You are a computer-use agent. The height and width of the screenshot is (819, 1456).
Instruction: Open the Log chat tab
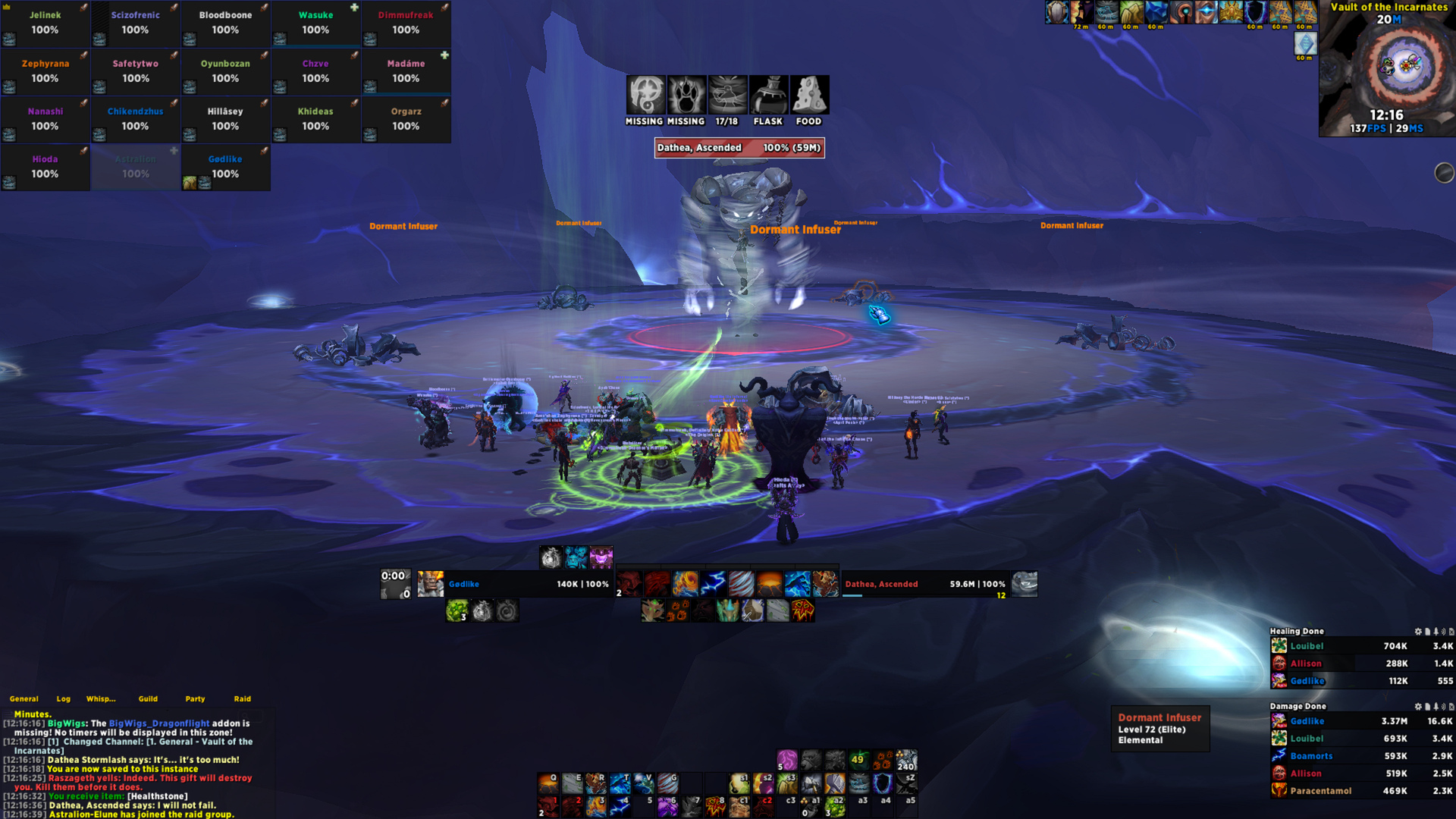(x=63, y=699)
